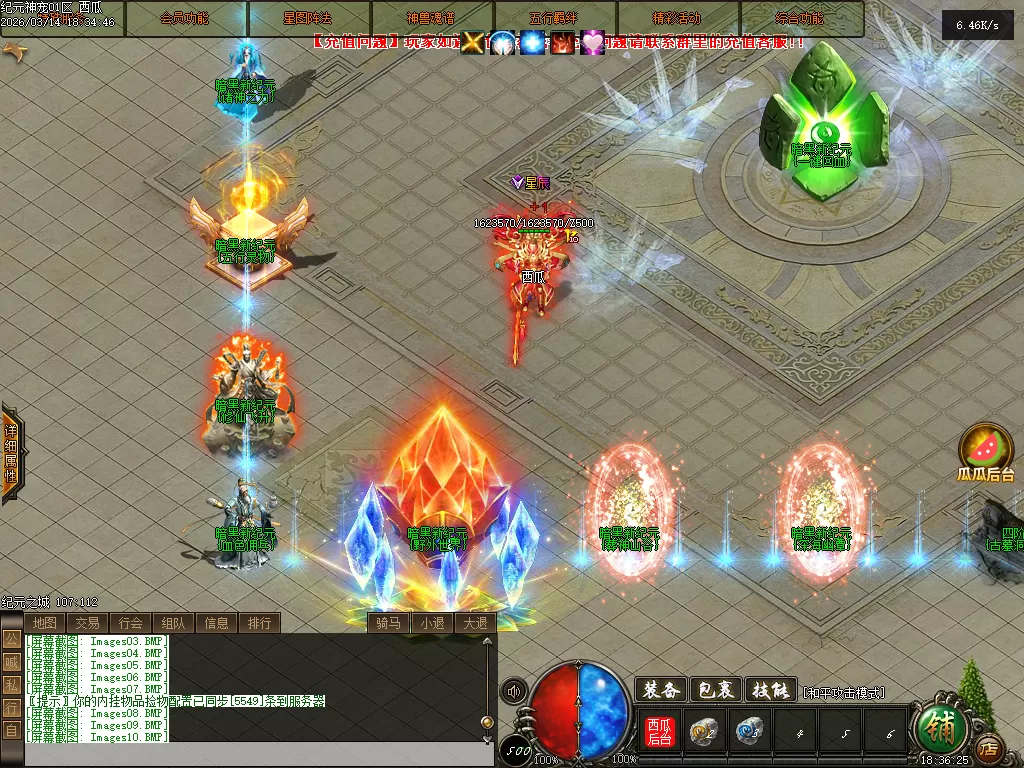1024x768 pixels.
Task: Toggle 骑马 mount riding
Action: [388, 623]
